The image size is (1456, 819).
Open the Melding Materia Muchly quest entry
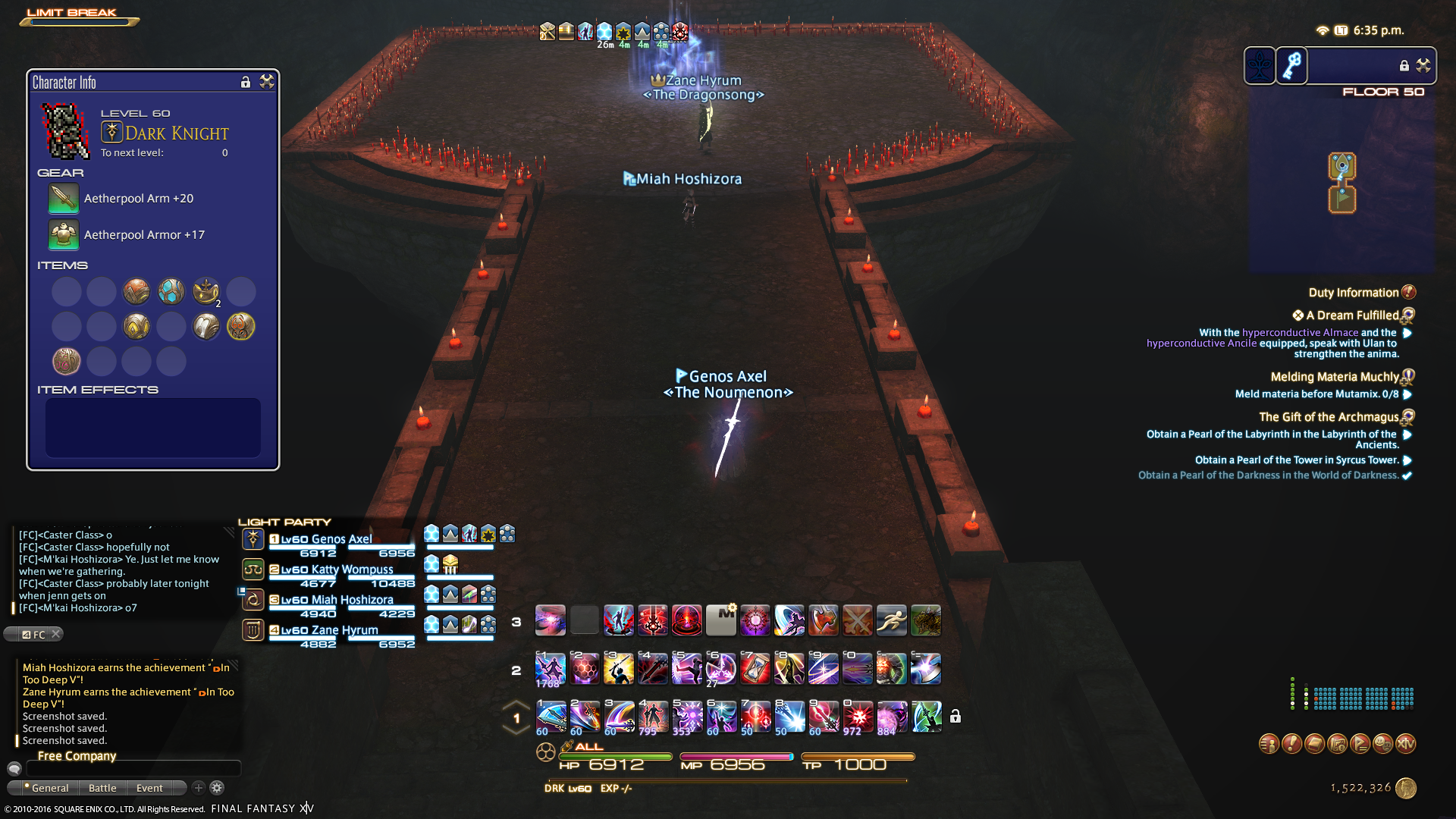(1334, 377)
